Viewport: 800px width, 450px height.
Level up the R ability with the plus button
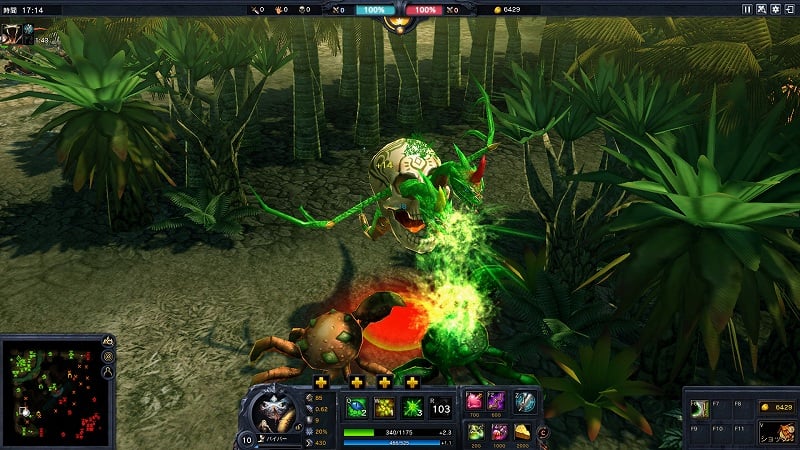[412, 382]
